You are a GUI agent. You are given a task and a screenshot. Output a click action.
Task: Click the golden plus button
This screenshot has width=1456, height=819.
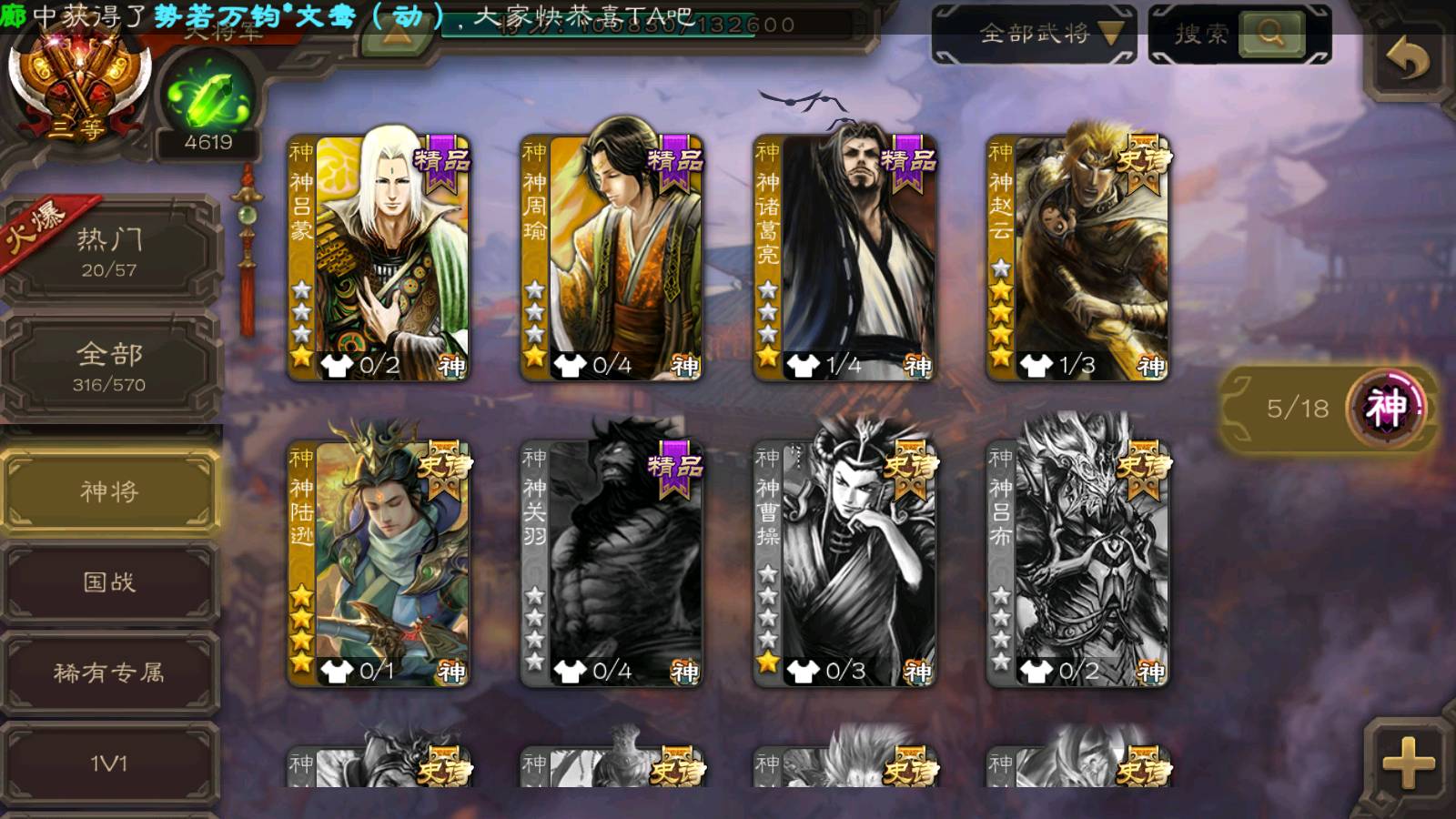tap(1408, 763)
